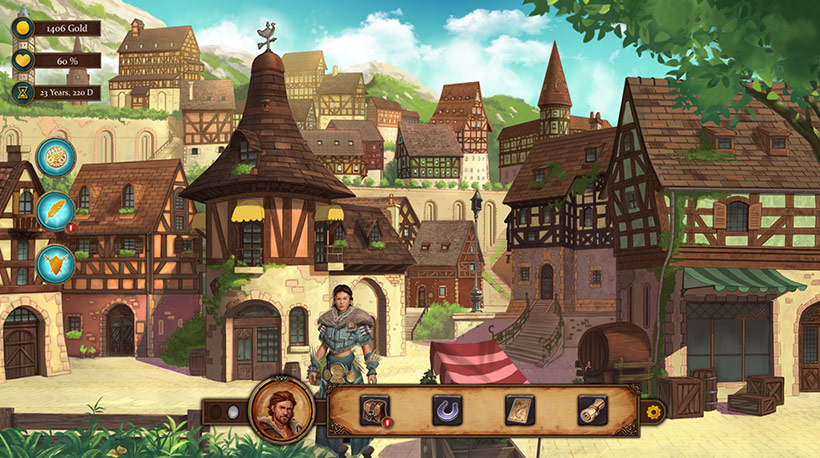Screen dimensions: 820x458
Task: Open settings with the gear icon
Action: click(654, 411)
